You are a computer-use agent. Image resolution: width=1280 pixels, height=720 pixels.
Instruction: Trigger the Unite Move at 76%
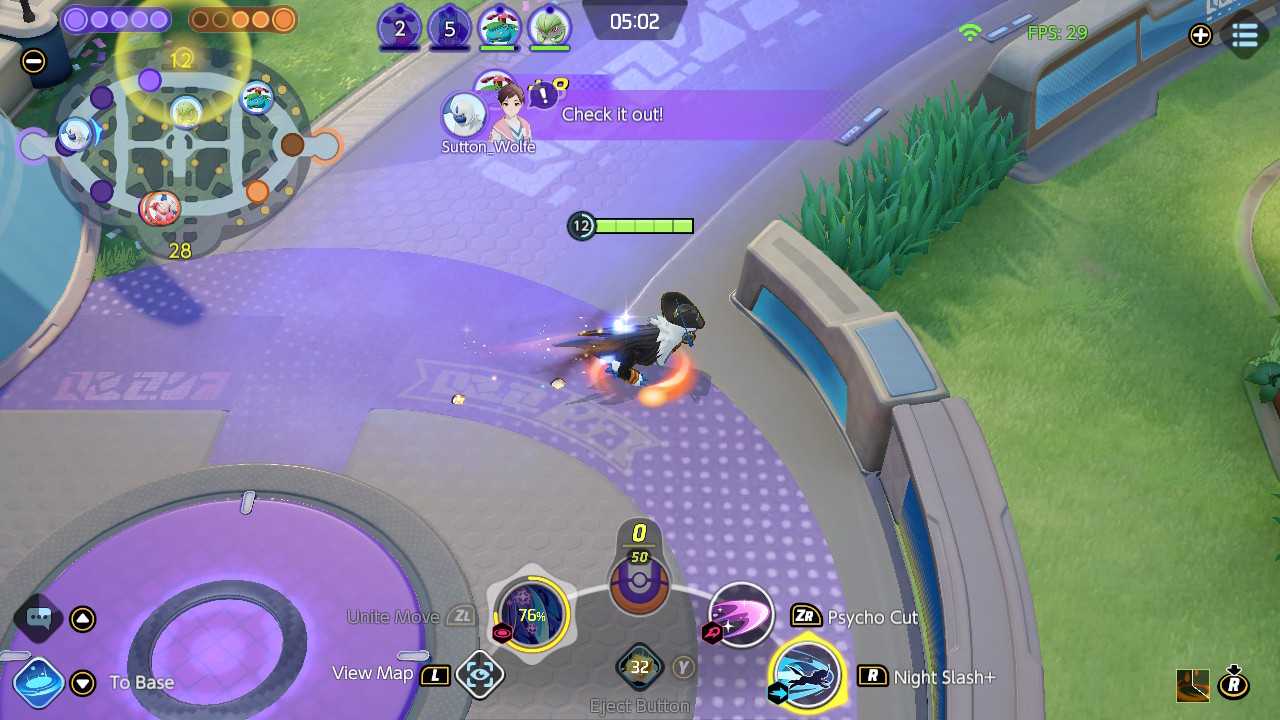[531, 614]
